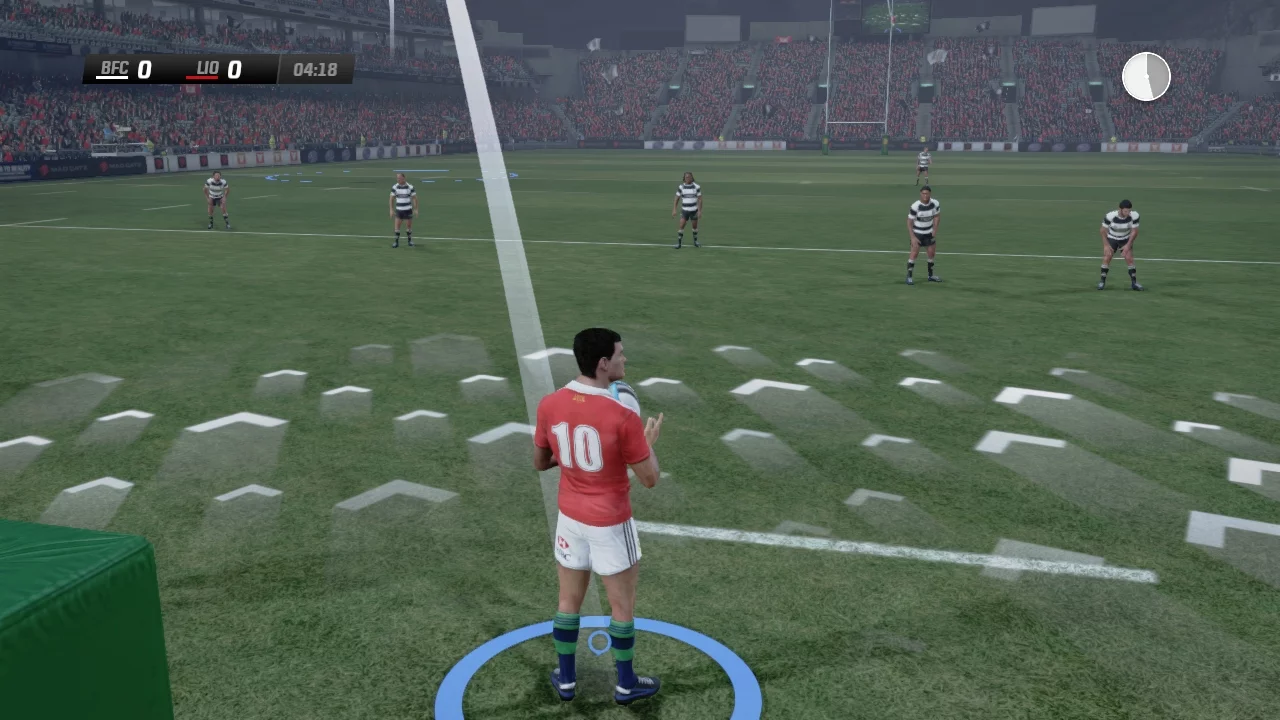Select the blue player marker arrow on the left

click(270, 178)
